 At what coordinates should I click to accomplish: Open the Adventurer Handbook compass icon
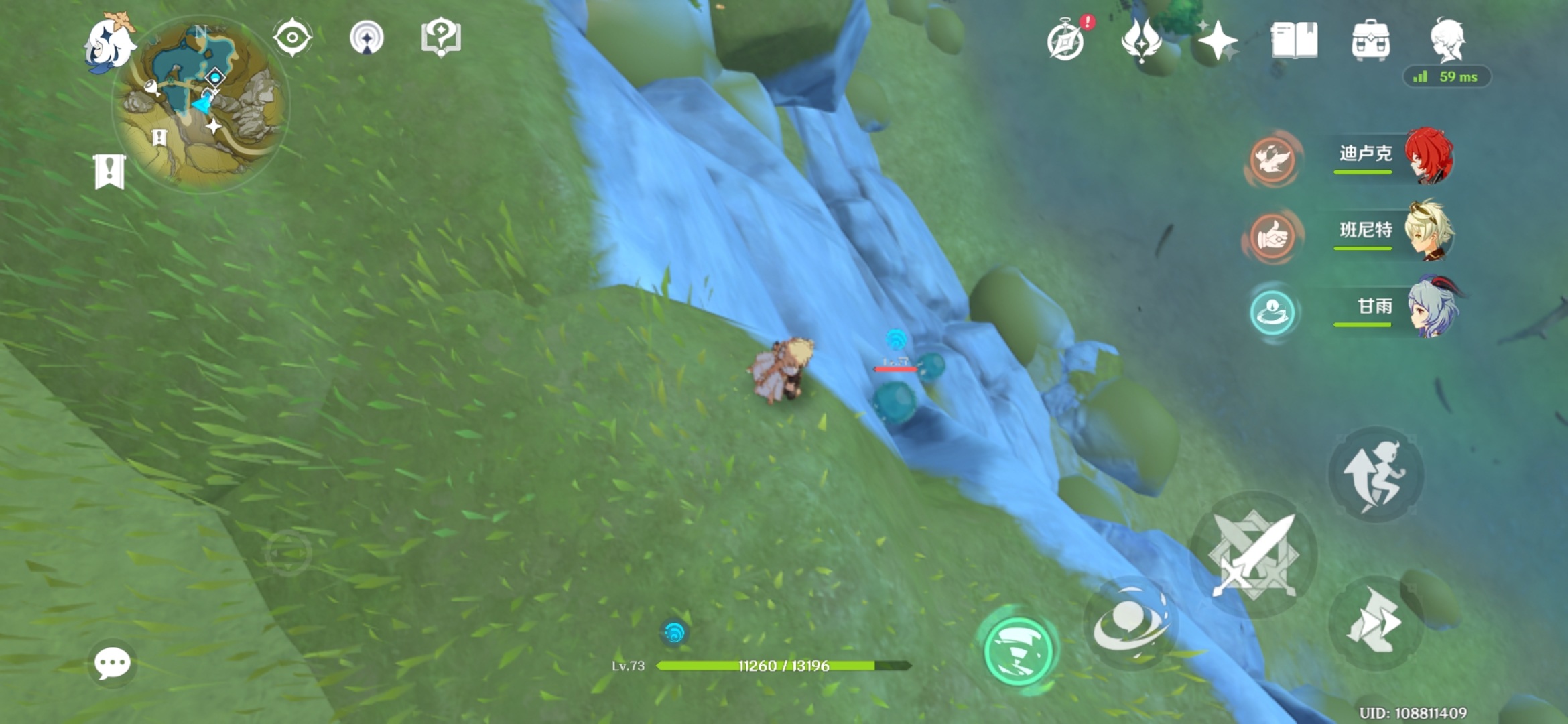pyautogui.click(x=1065, y=42)
